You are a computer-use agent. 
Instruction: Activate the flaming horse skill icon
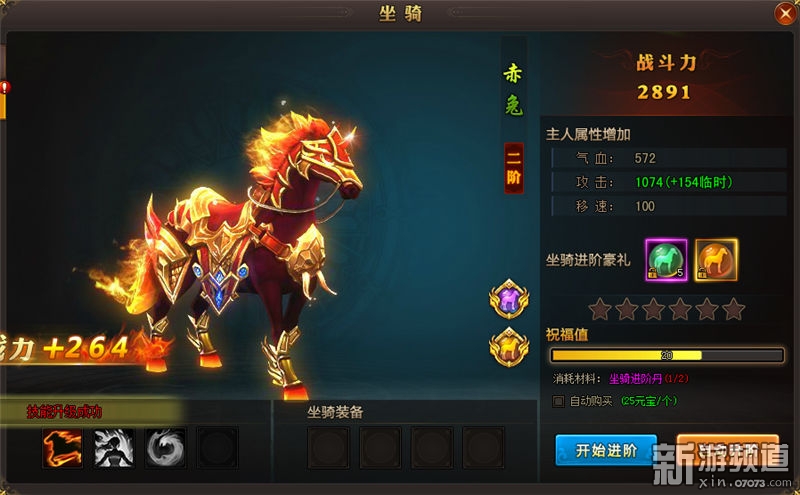point(62,448)
